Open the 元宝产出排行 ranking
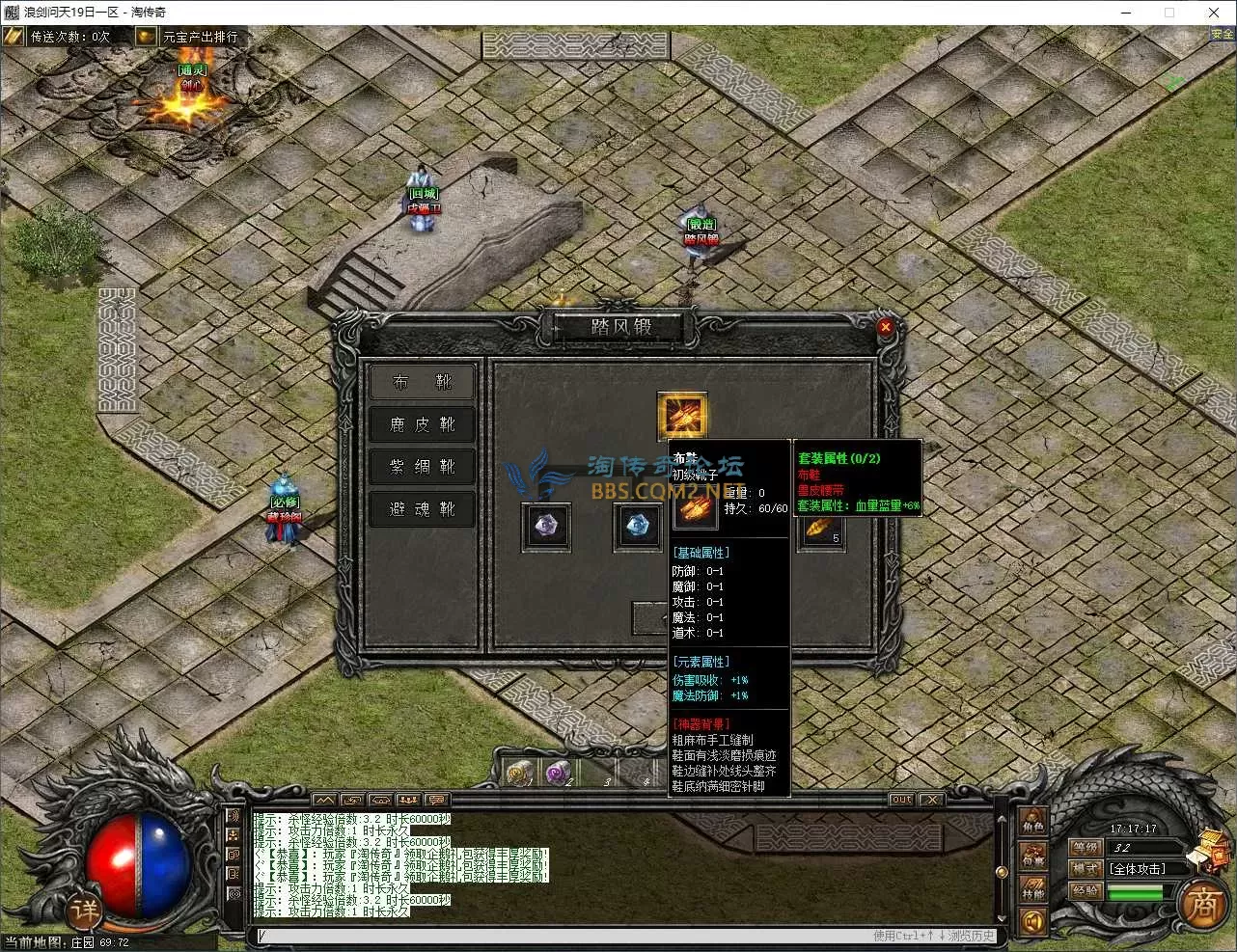1237x952 pixels. [189, 37]
